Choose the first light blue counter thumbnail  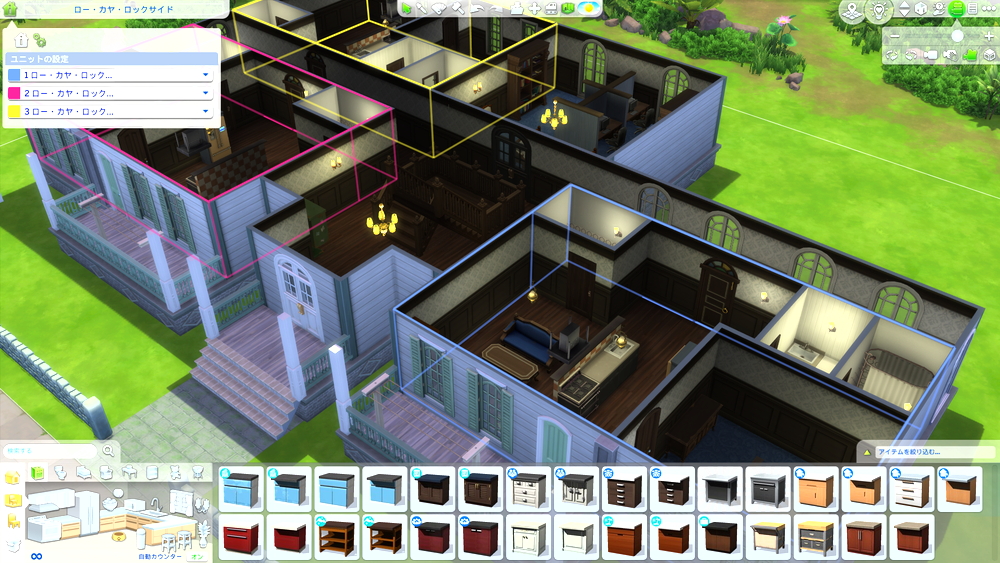coord(241,490)
